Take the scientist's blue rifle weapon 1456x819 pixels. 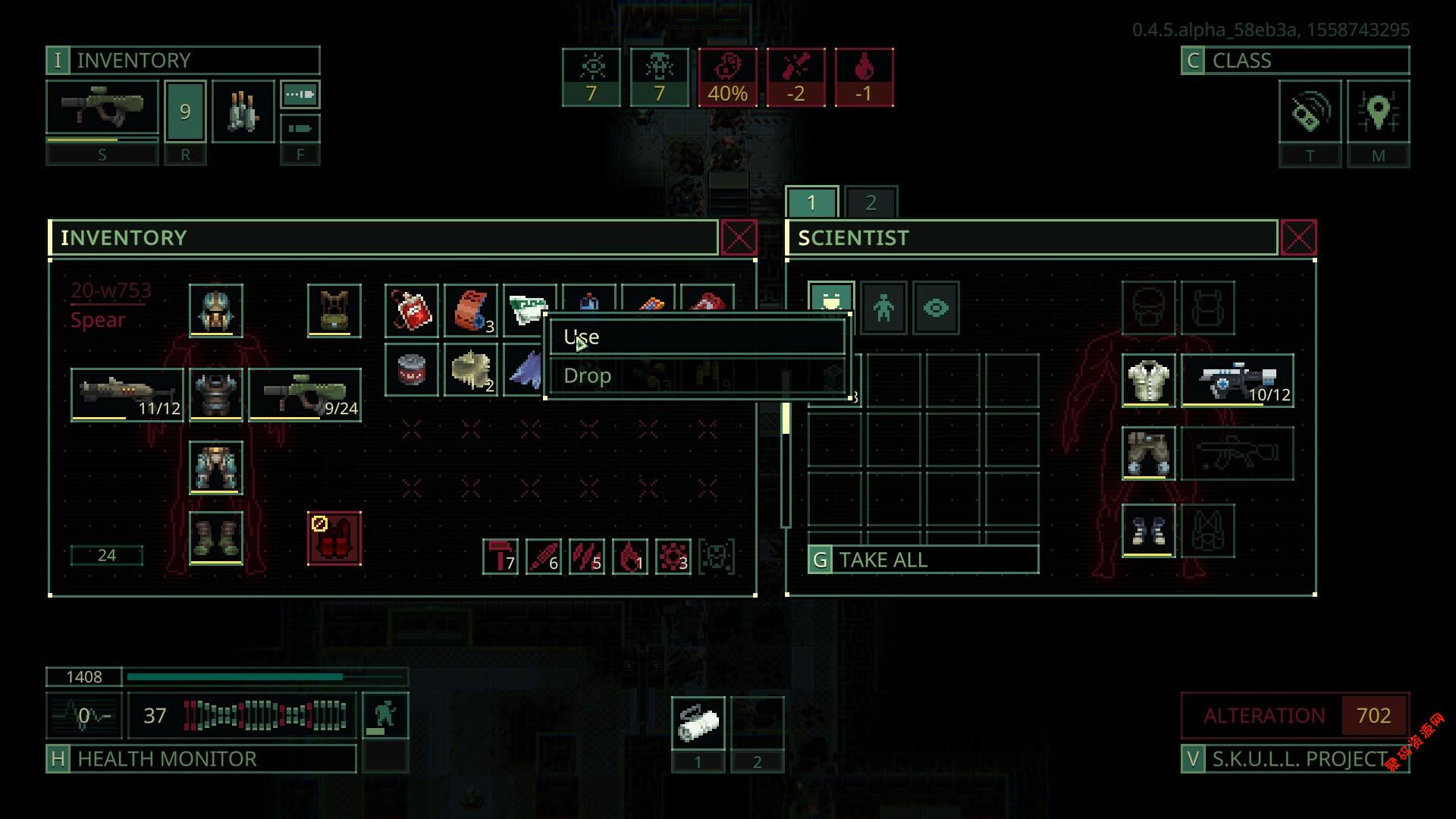tap(1238, 381)
